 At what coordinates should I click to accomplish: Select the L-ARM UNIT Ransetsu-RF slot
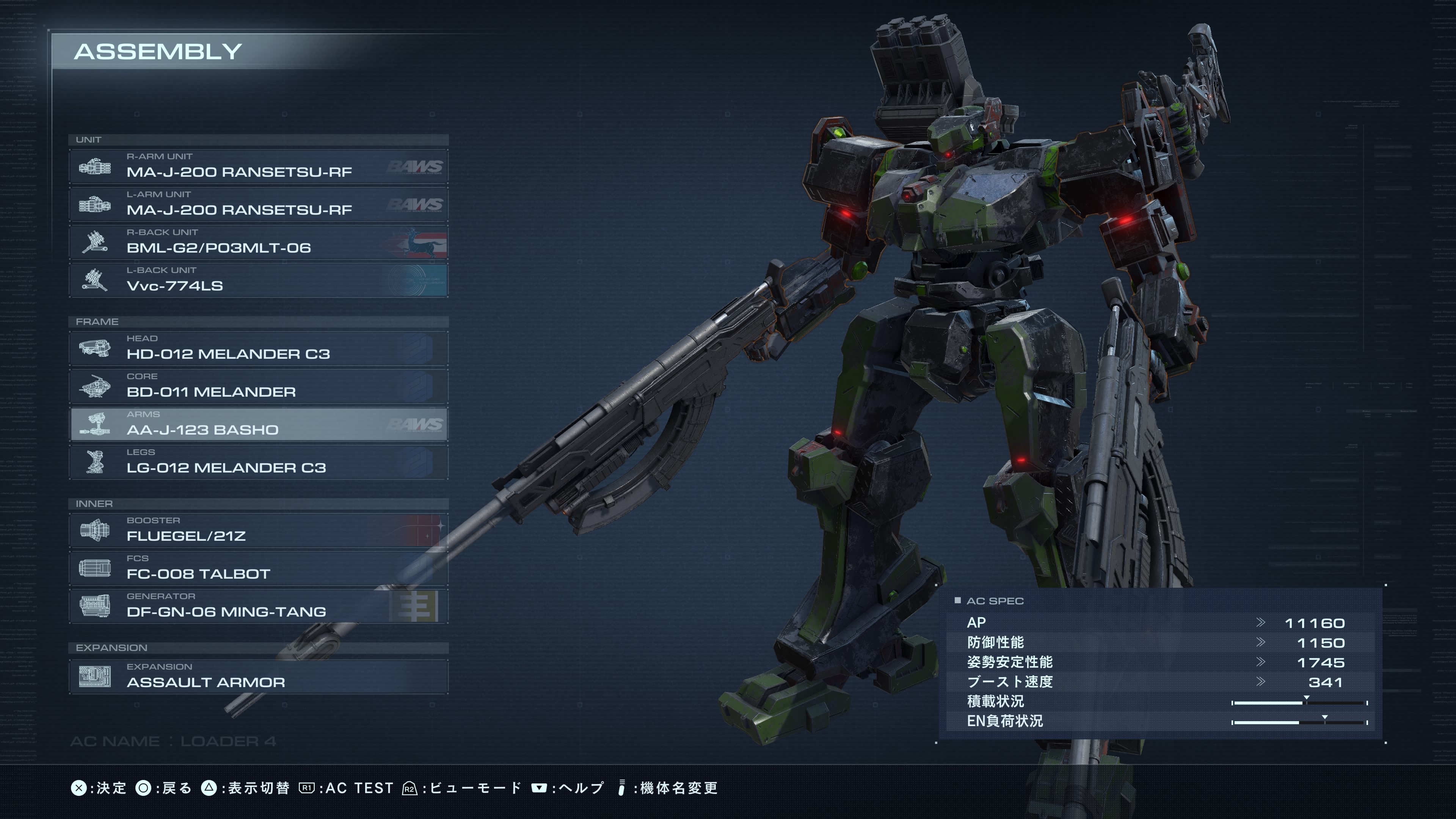[258, 205]
